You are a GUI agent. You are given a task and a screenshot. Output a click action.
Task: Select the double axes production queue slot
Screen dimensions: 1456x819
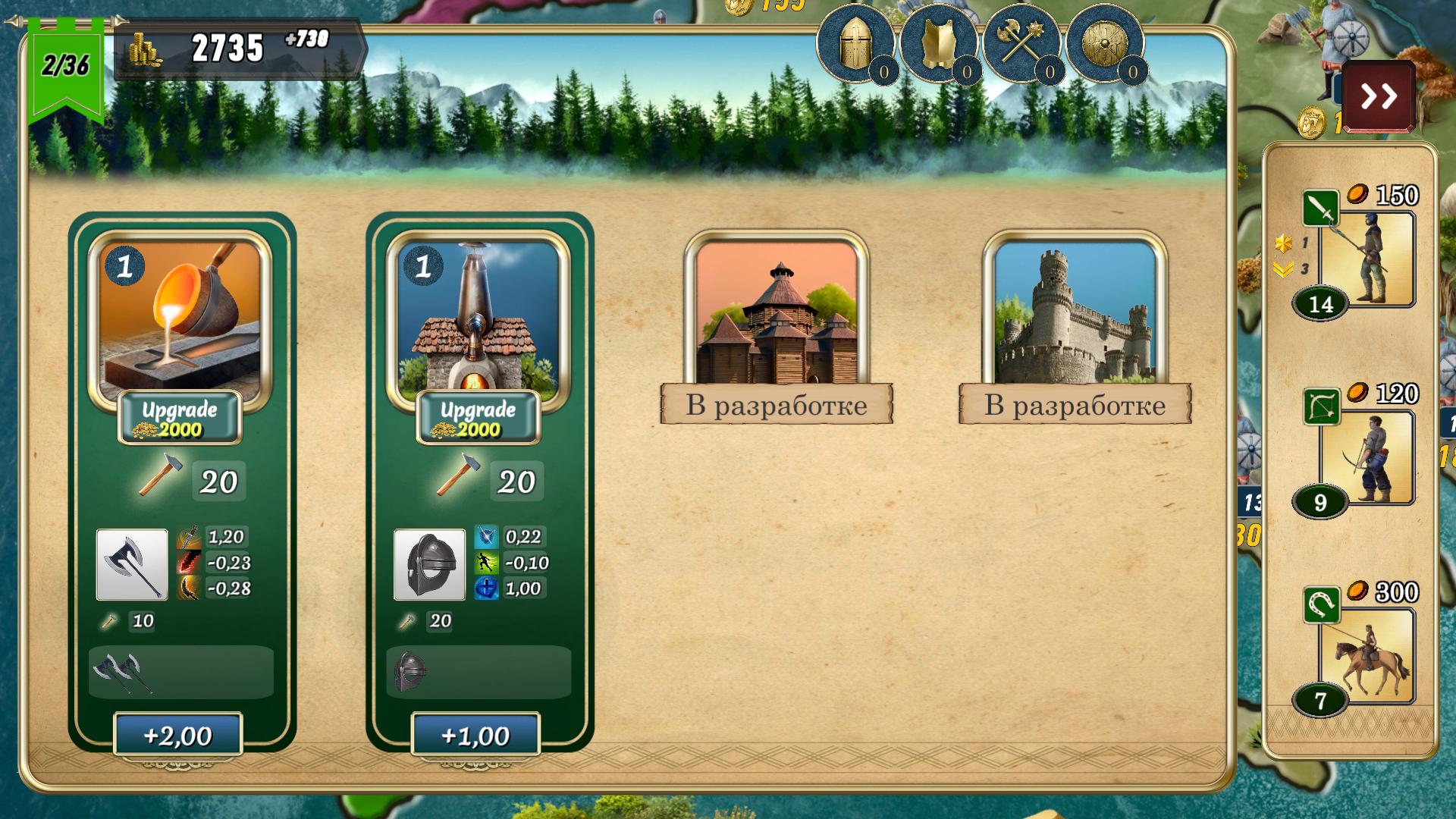pyautogui.click(x=180, y=672)
